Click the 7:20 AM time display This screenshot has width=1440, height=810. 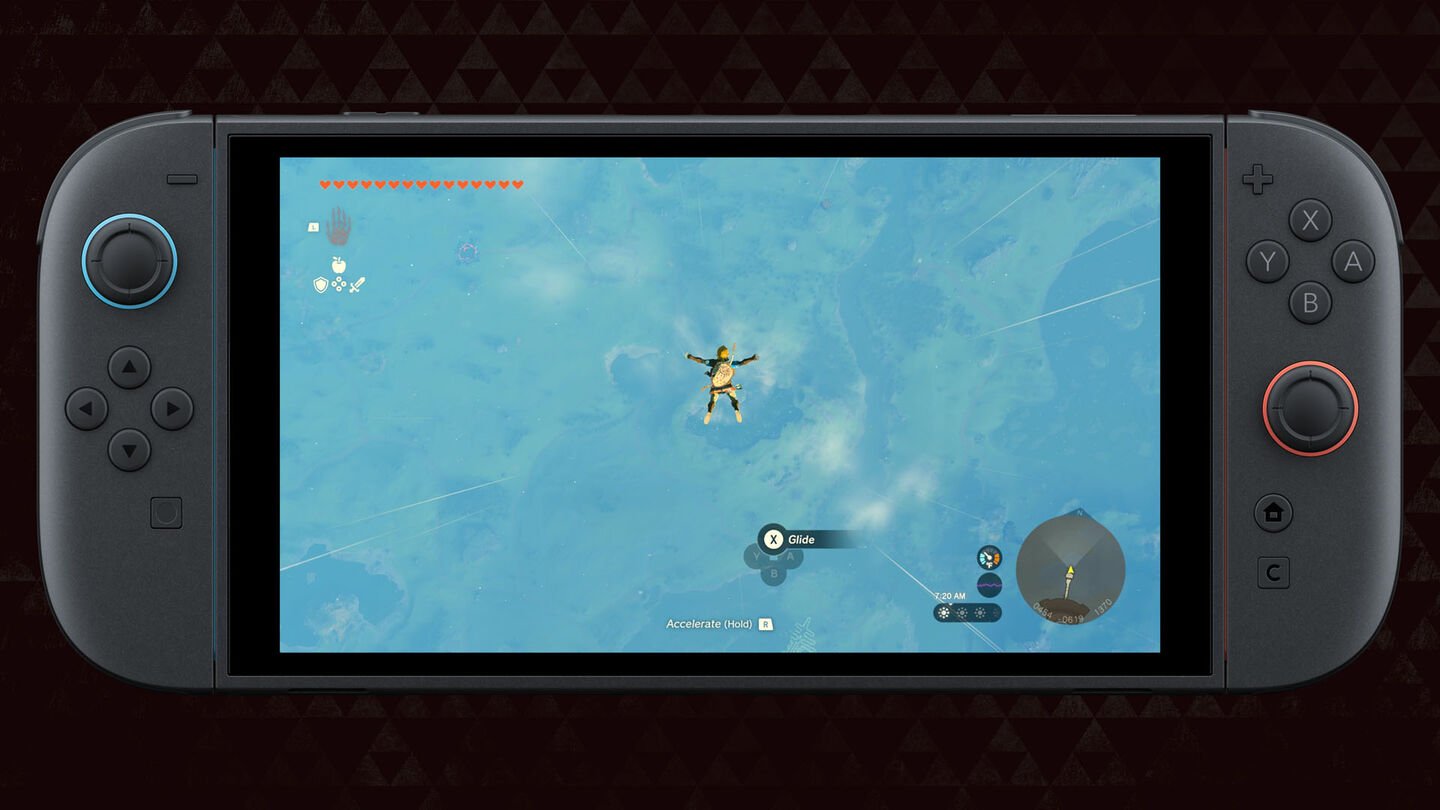(950, 596)
